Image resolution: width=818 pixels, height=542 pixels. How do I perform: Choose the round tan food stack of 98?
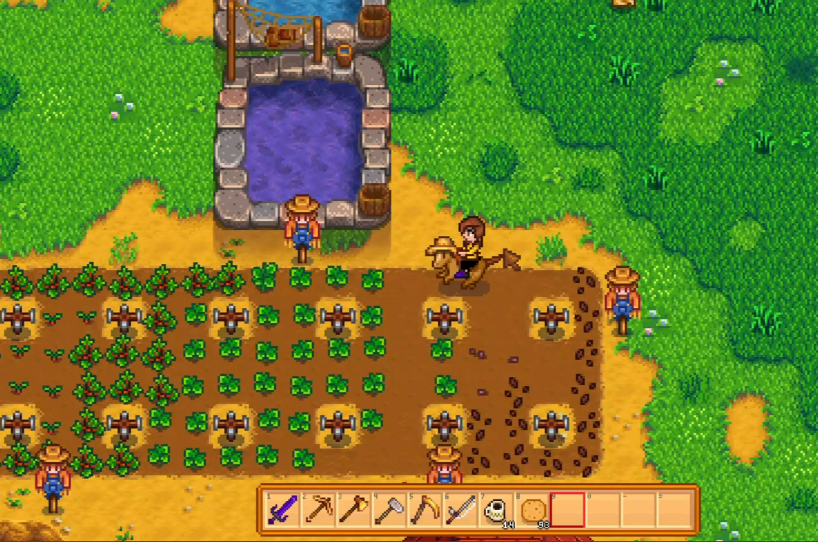pos(532,510)
